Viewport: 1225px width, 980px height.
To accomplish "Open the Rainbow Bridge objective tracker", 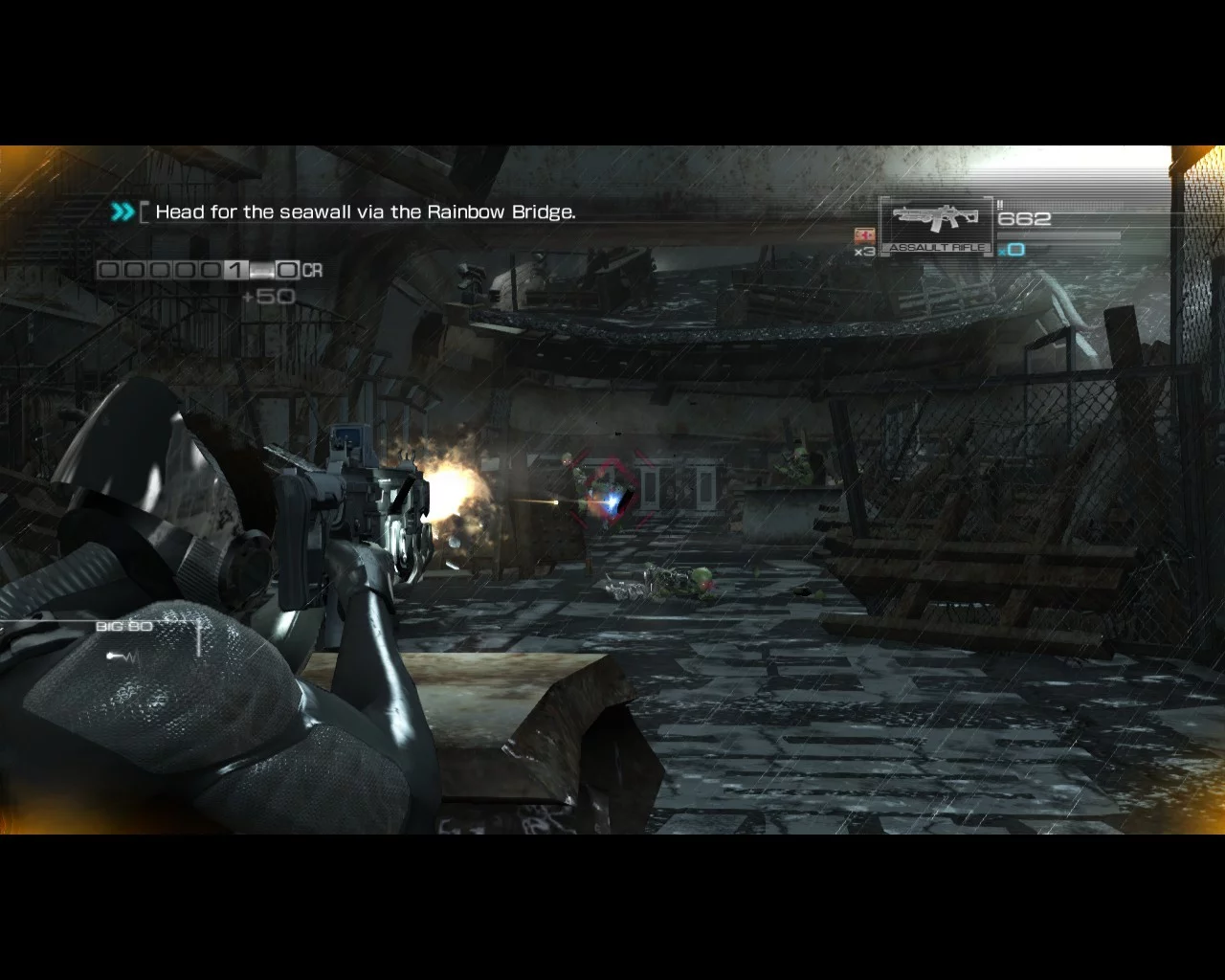I will (364, 212).
